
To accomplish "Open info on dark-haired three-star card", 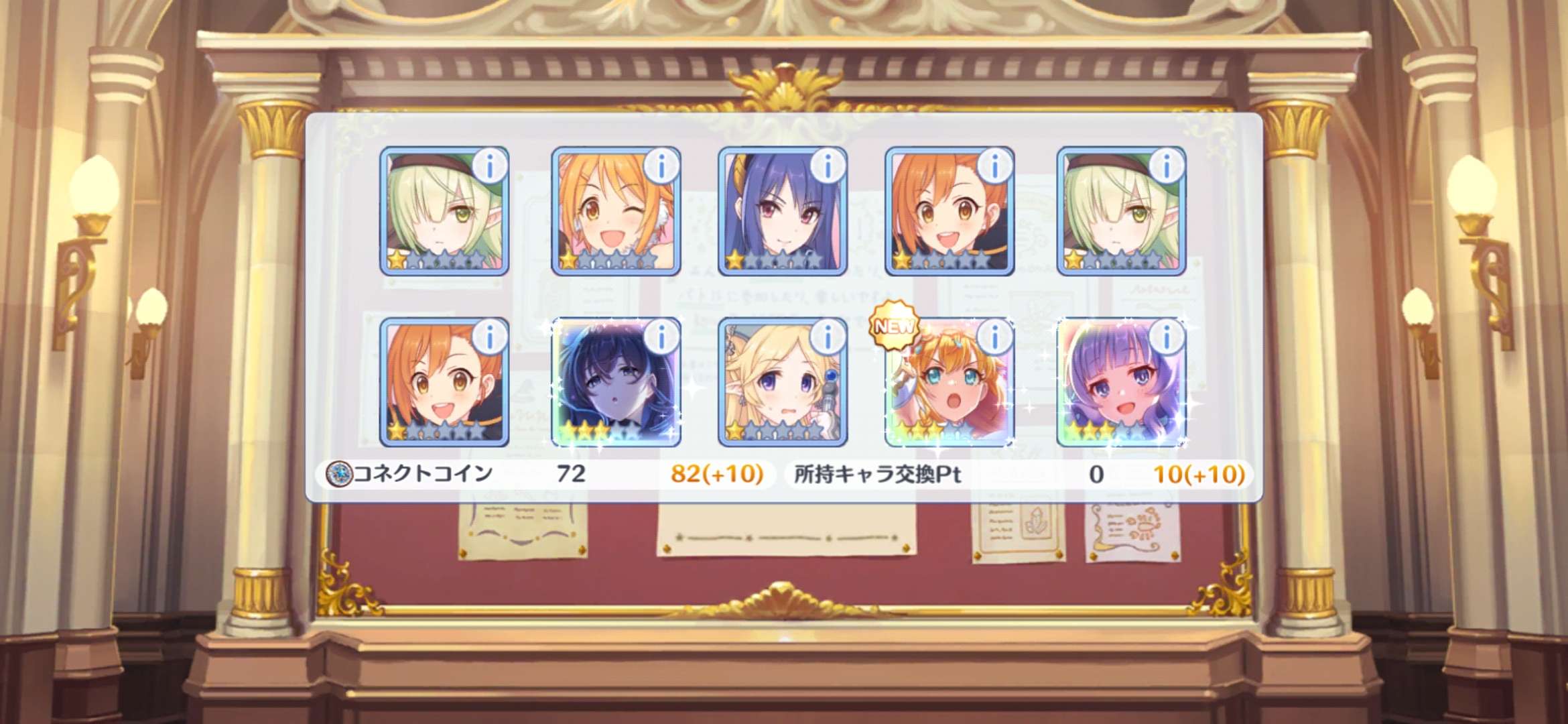I will (x=661, y=337).
